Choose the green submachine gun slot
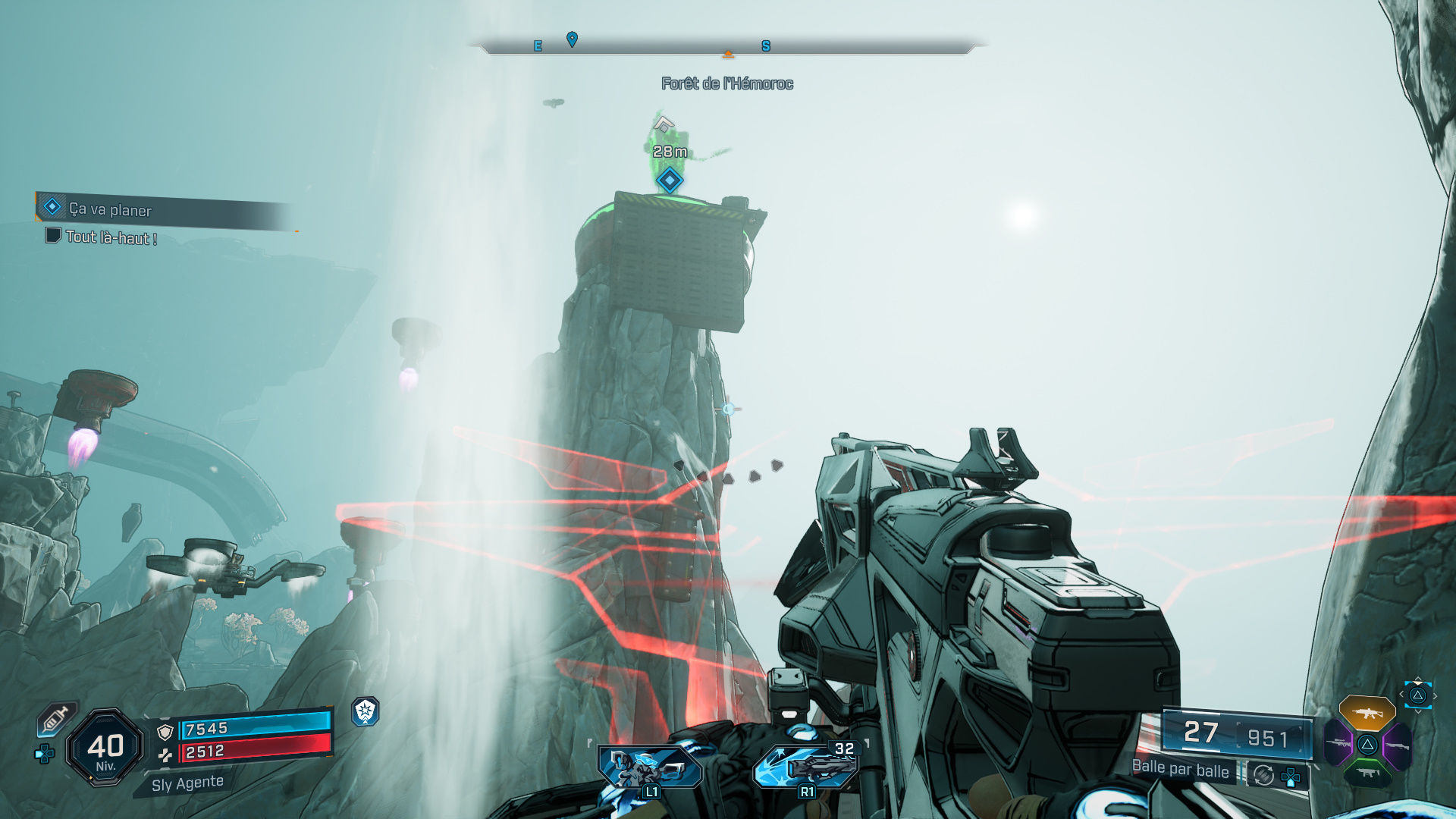 (x=1367, y=773)
